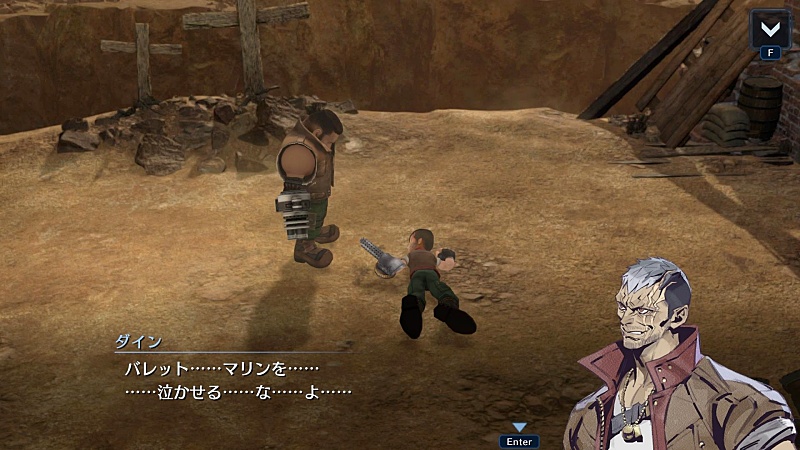Click Dyne's dialogue text box
The height and width of the screenshot is (450, 800).
300,380
